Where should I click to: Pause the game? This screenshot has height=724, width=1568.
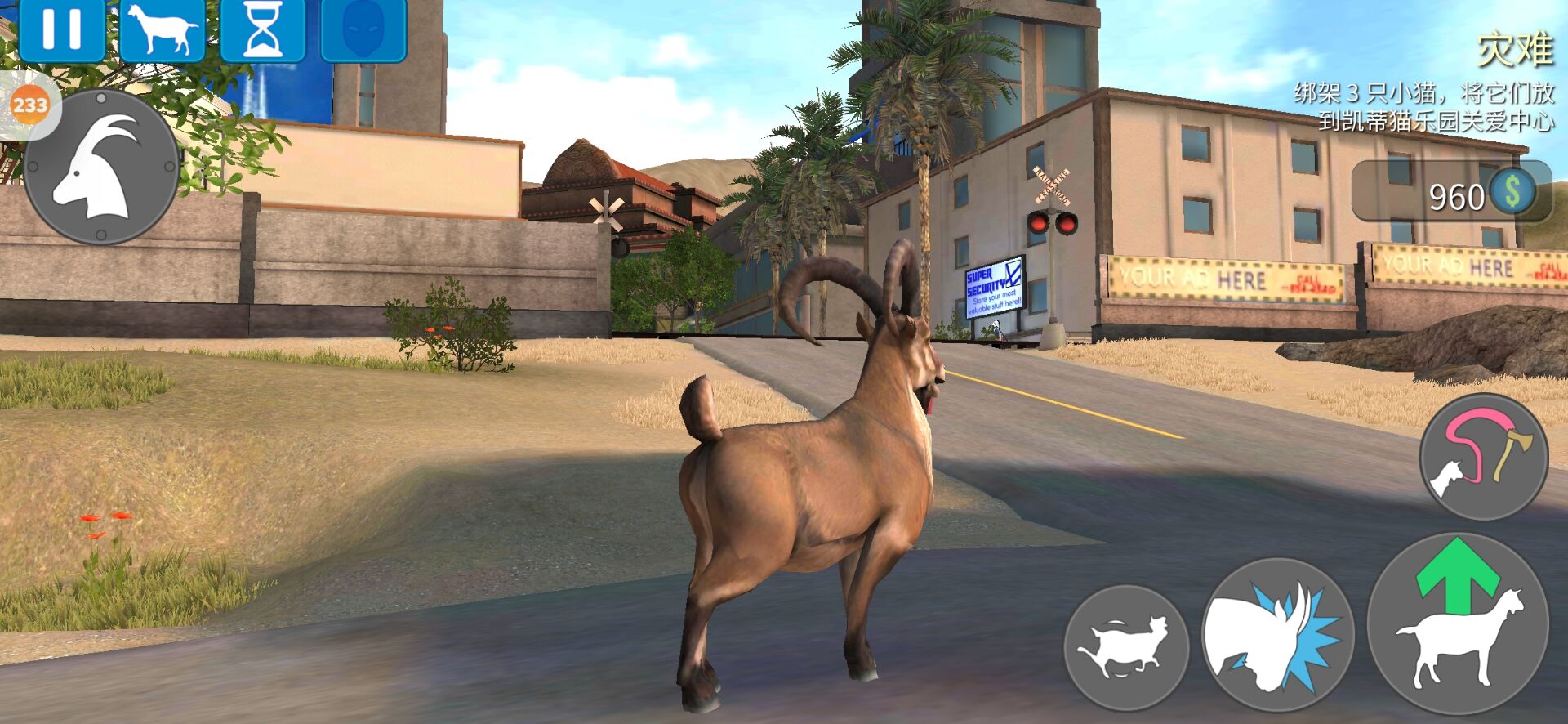click(x=62, y=29)
